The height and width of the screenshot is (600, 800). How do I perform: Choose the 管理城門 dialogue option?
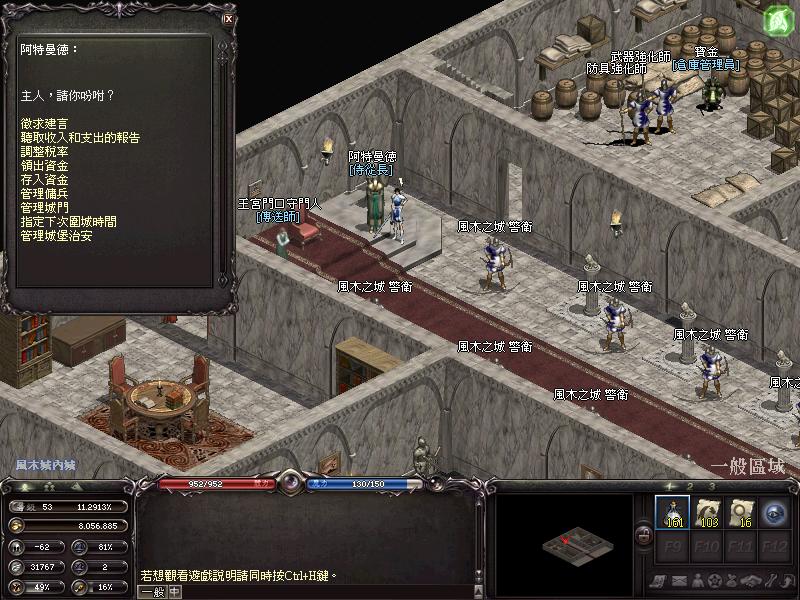[x=44, y=207]
